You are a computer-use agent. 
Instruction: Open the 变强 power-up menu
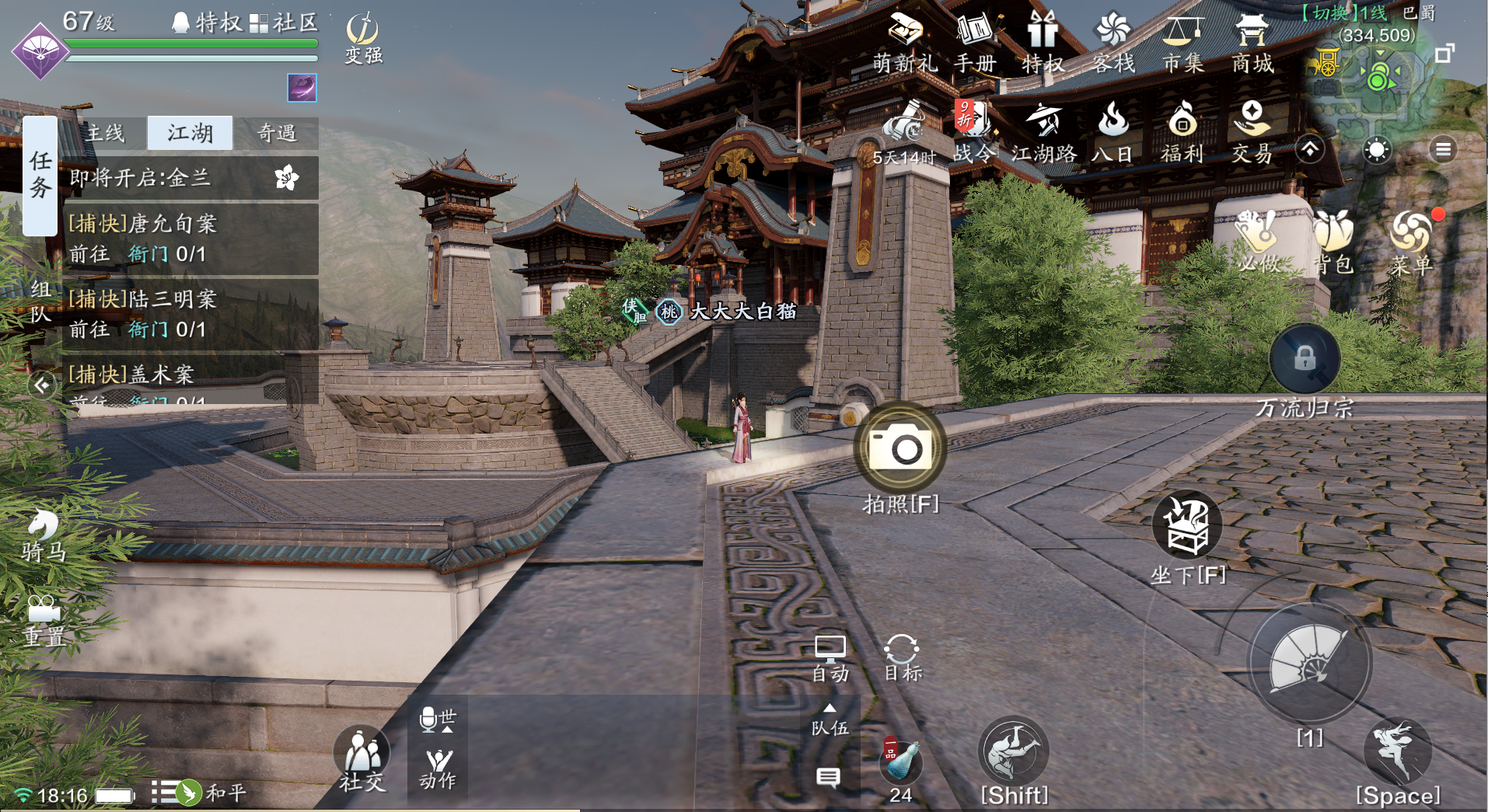(362, 37)
